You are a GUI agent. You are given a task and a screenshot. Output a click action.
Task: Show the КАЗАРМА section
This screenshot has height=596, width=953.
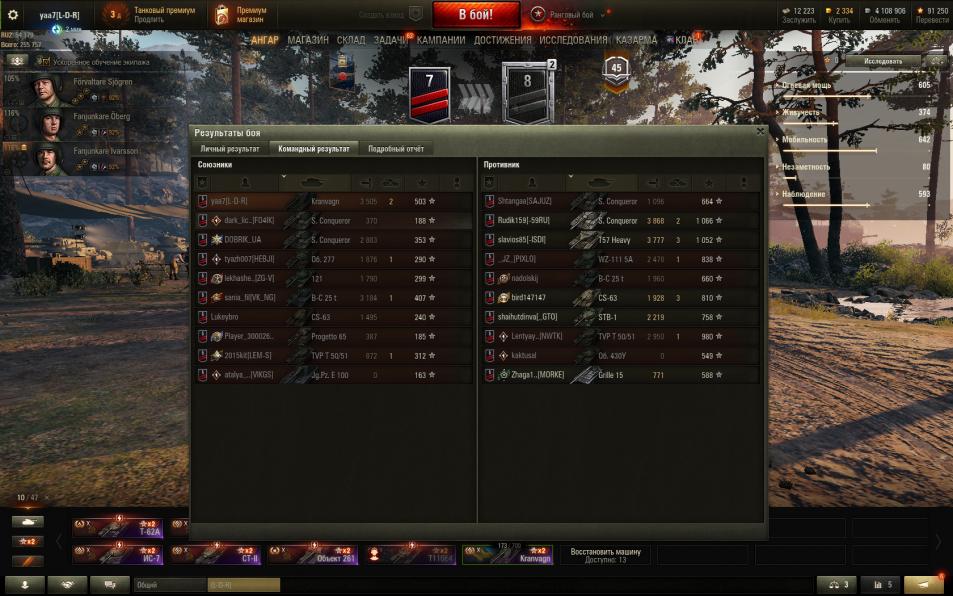pos(637,40)
